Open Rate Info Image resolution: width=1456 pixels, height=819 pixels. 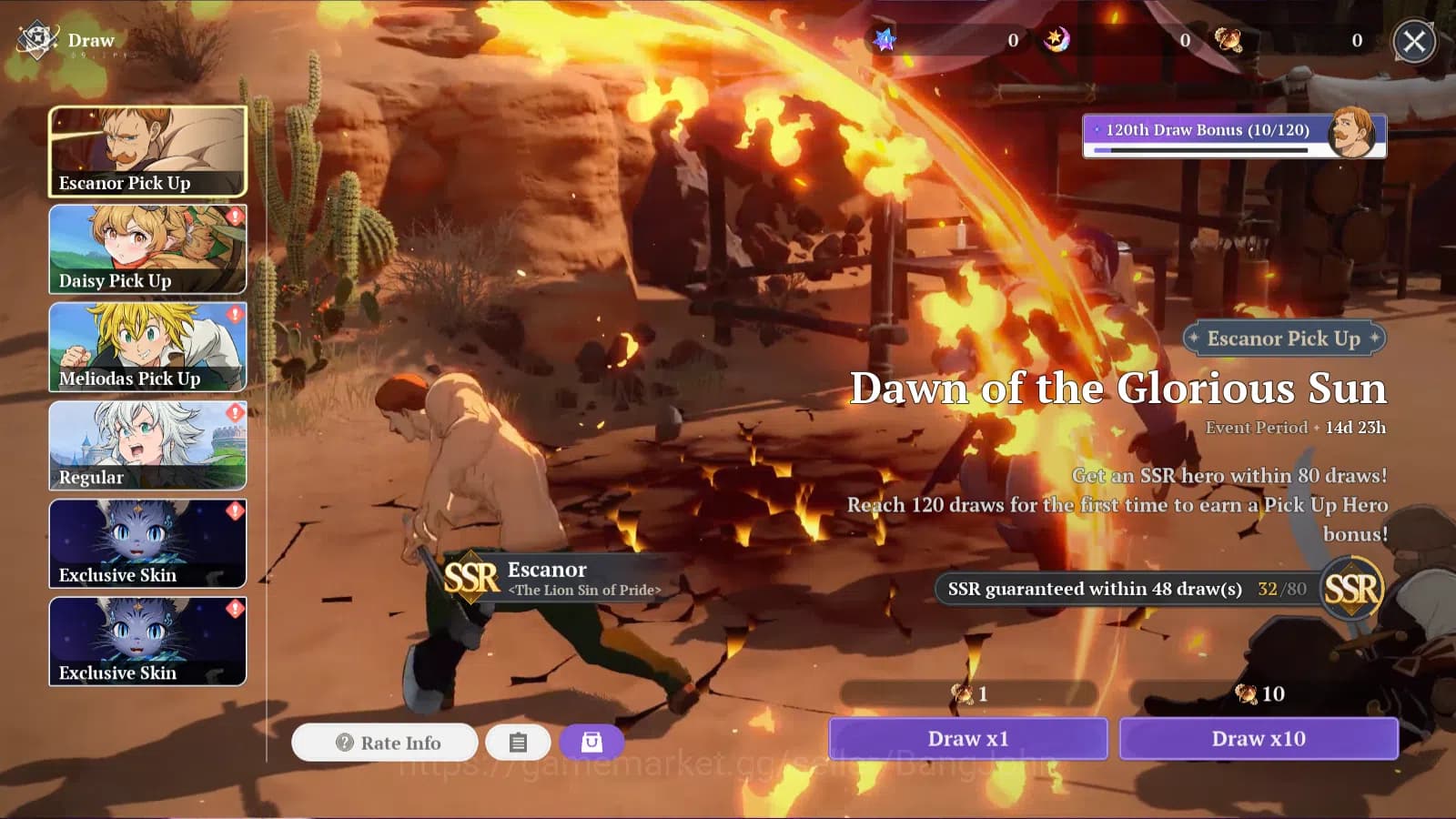385,743
